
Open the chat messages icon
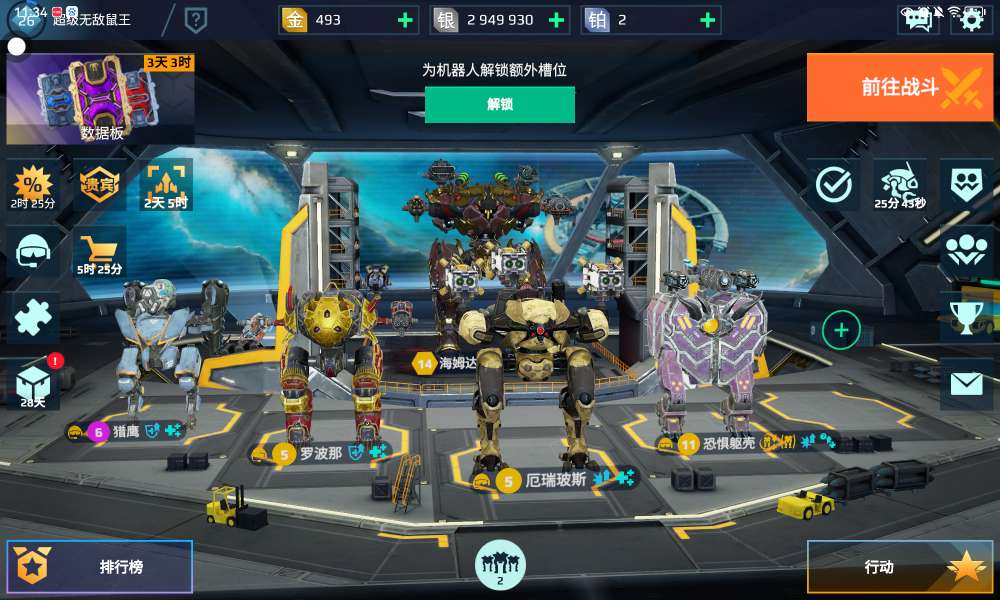coord(916,19)
